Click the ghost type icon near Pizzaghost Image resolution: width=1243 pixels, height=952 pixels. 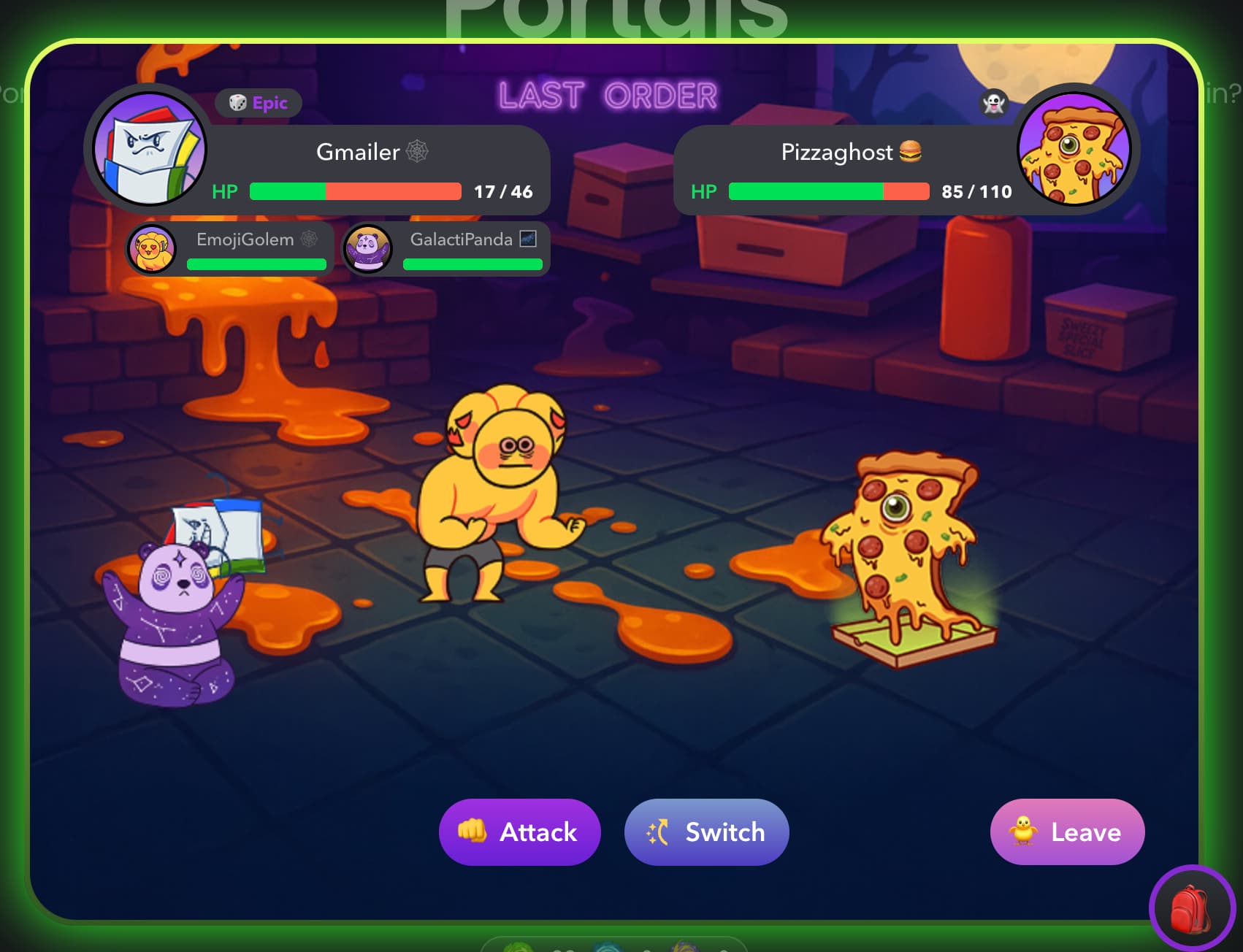point(993,104)
